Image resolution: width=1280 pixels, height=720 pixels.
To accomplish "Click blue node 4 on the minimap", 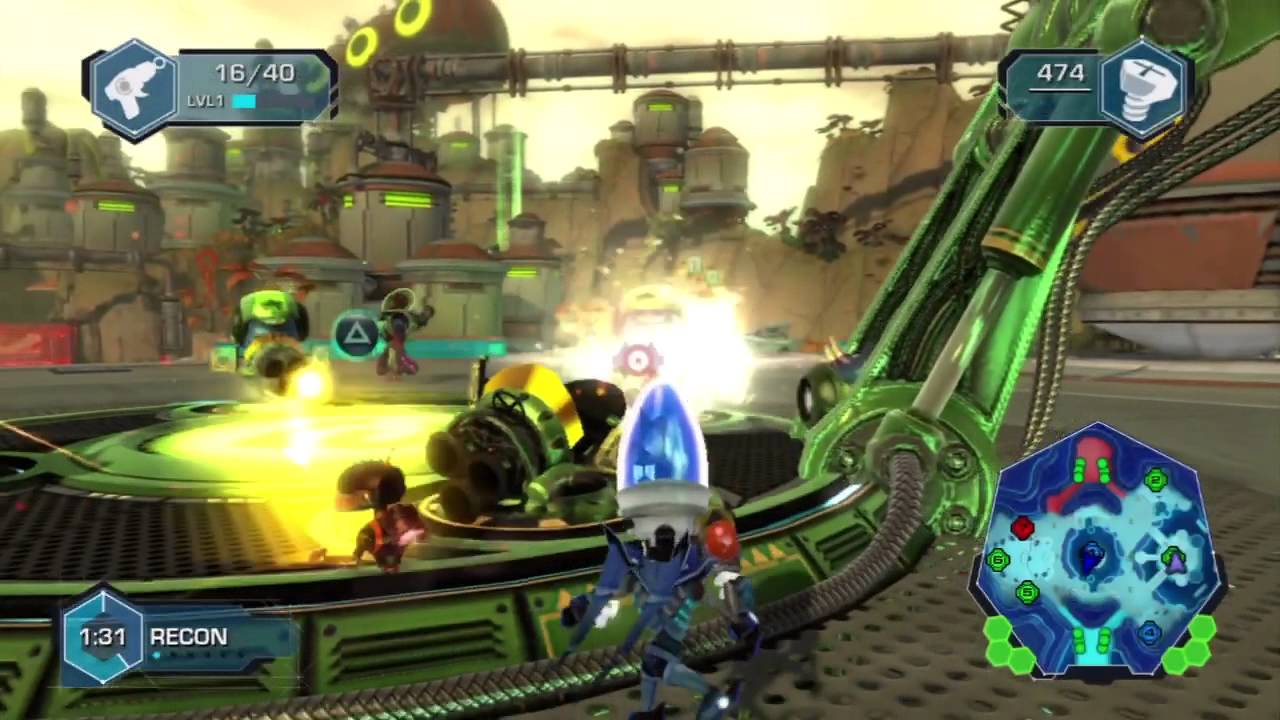I will pos(1149,632).
